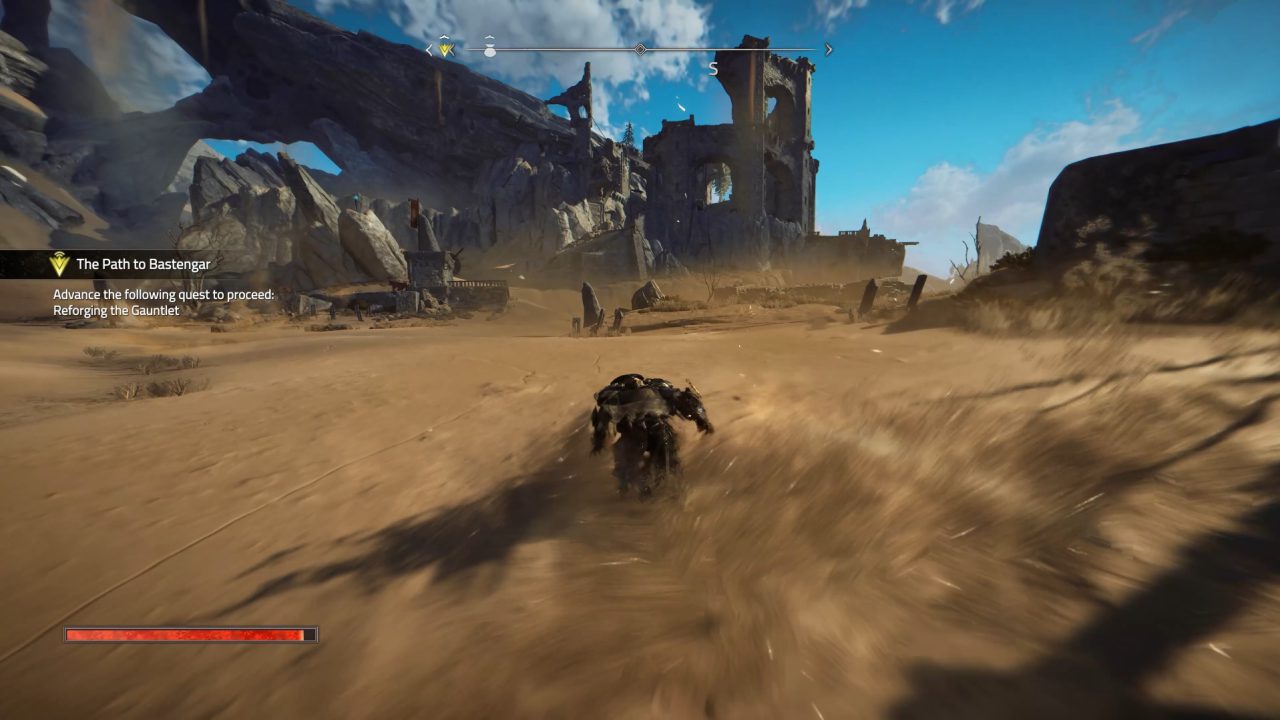
Task: Select the caret above the yellow compass marker
Action: (444, 36)
